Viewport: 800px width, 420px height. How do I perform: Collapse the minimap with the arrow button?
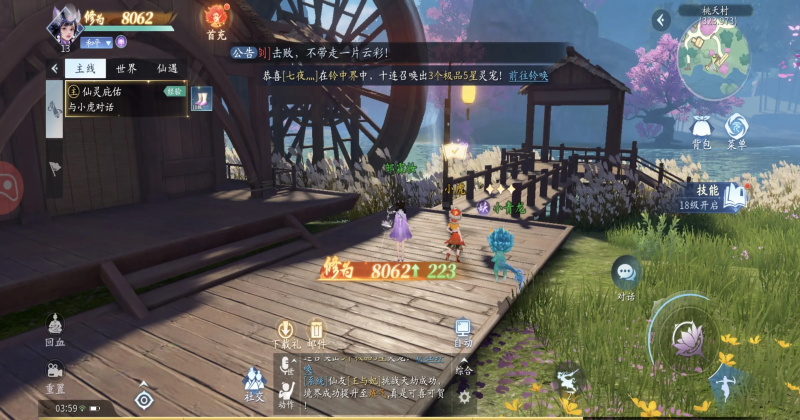[661, 20]
